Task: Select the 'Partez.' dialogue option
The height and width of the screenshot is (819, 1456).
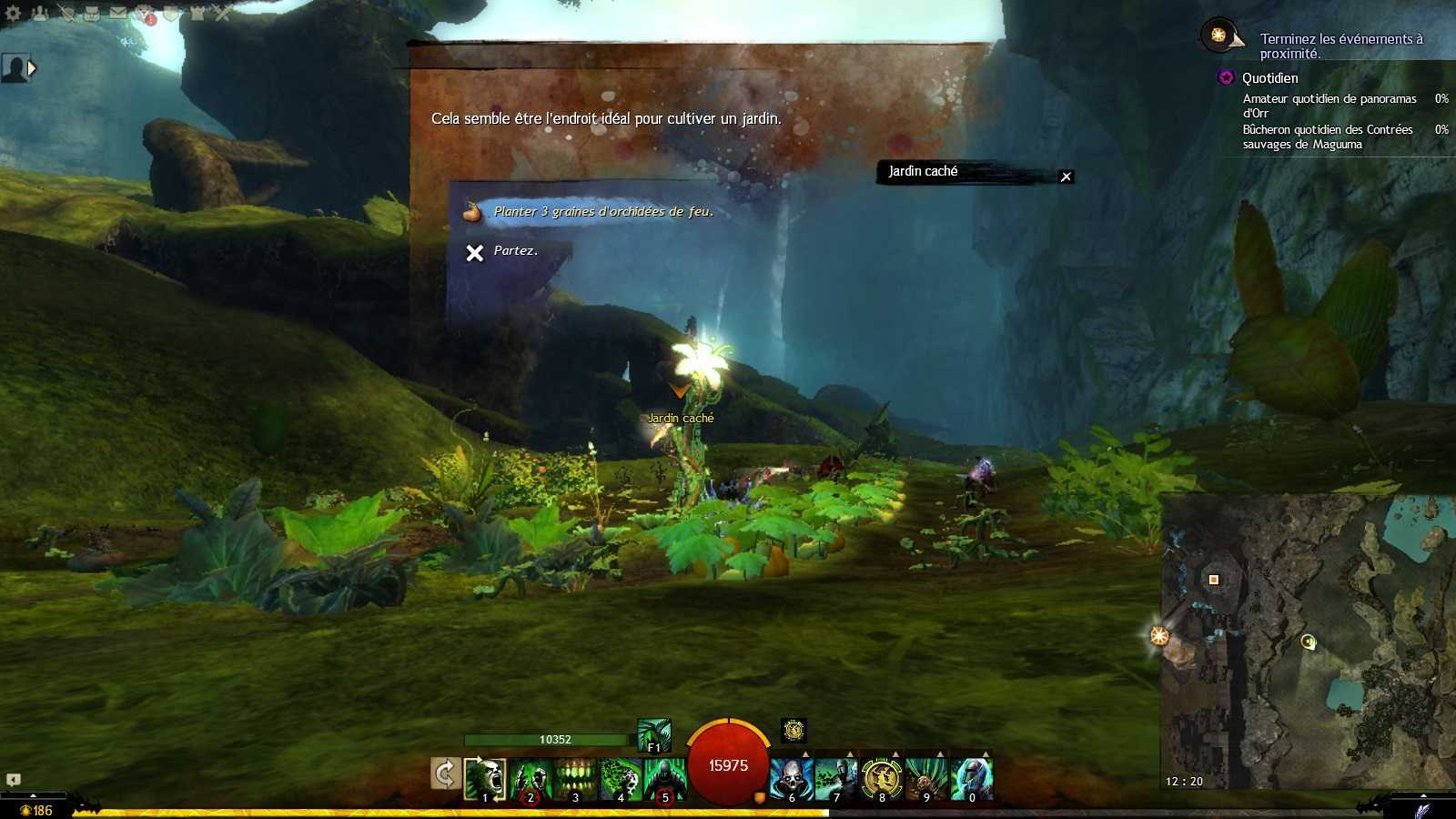Action: click(515, 251)
